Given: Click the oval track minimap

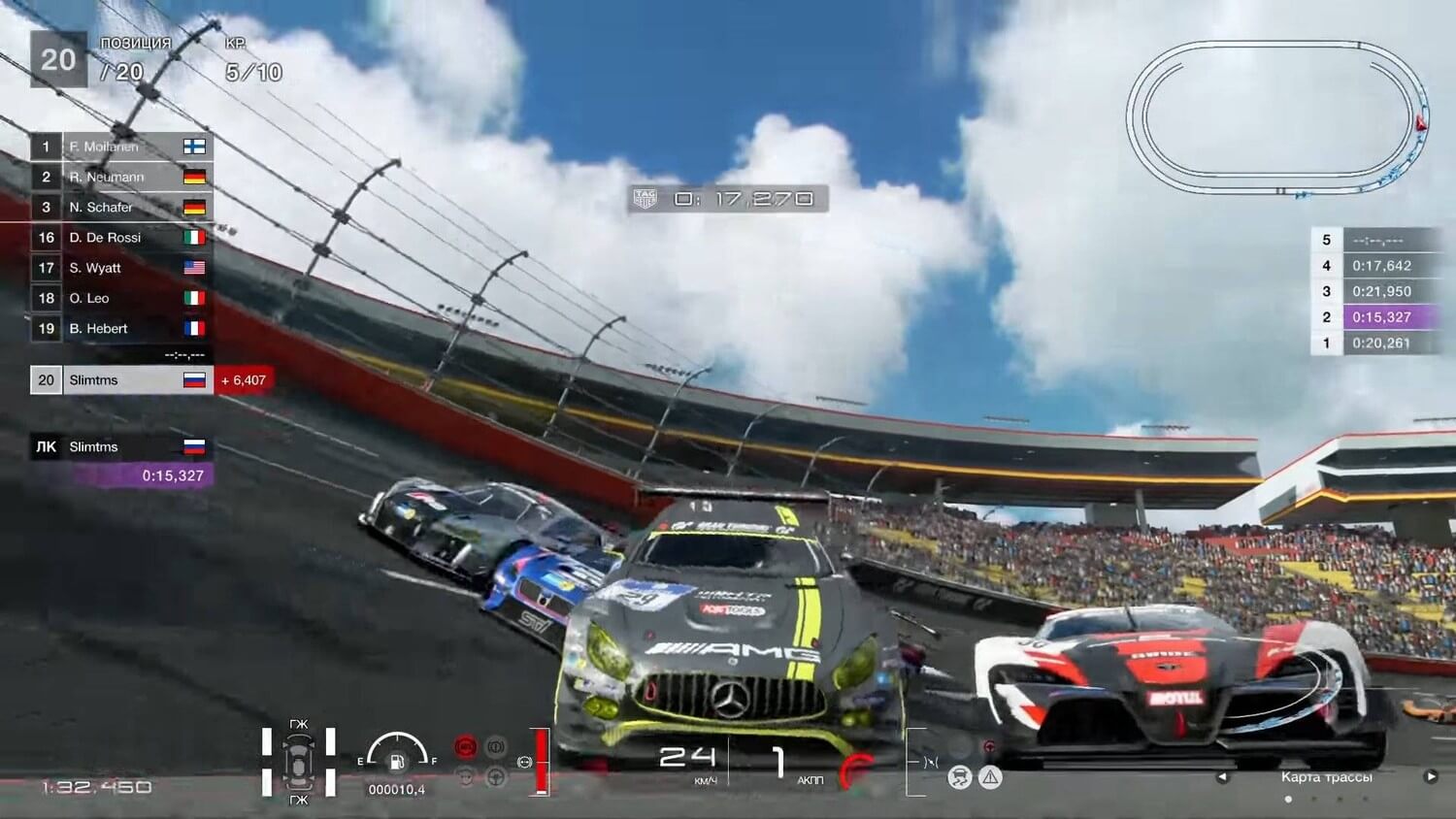Looking at the screenshot, I should (1276, 118).
